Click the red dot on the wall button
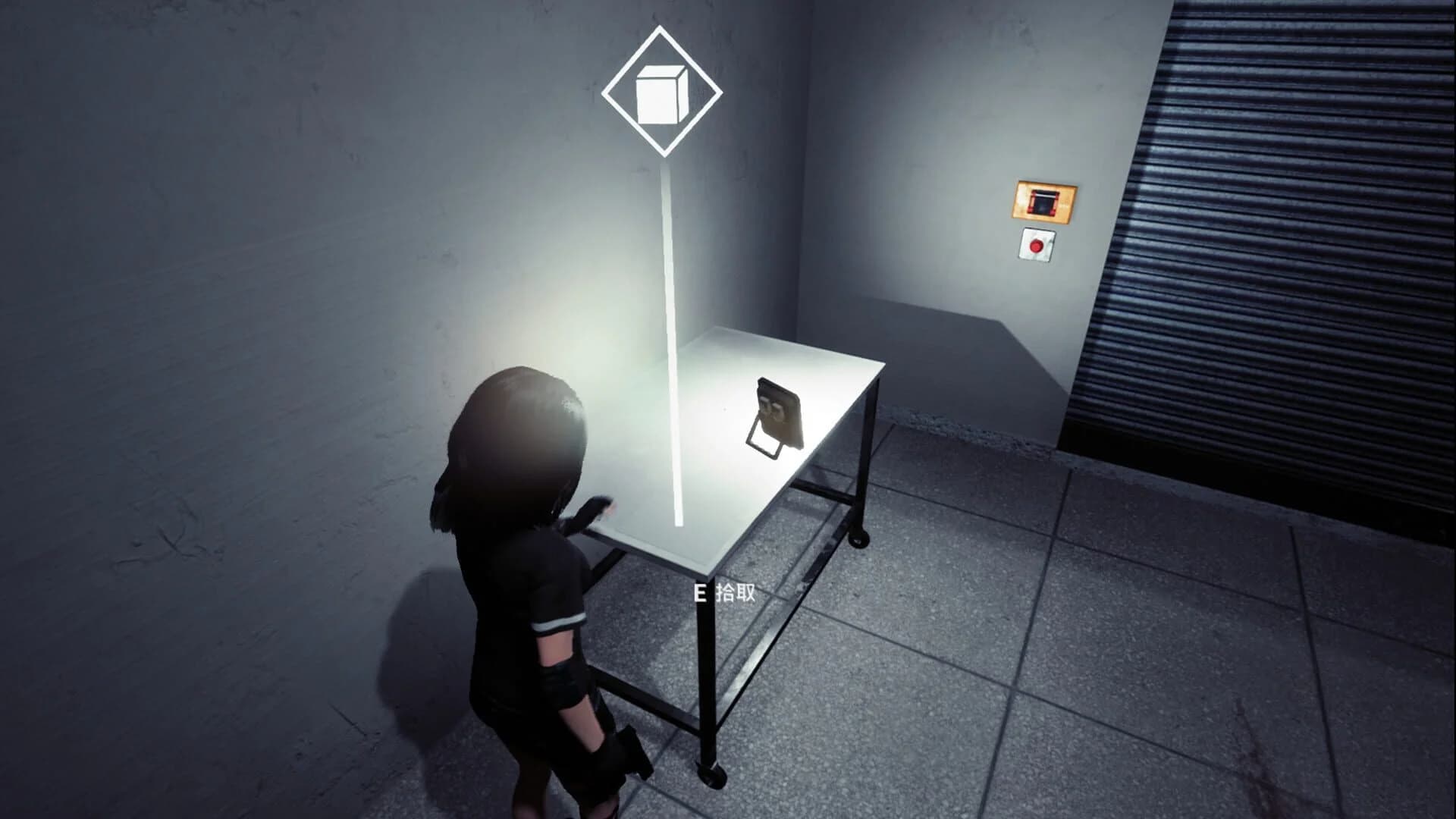Screen dimensions: 1456x819 (1037, 245)
